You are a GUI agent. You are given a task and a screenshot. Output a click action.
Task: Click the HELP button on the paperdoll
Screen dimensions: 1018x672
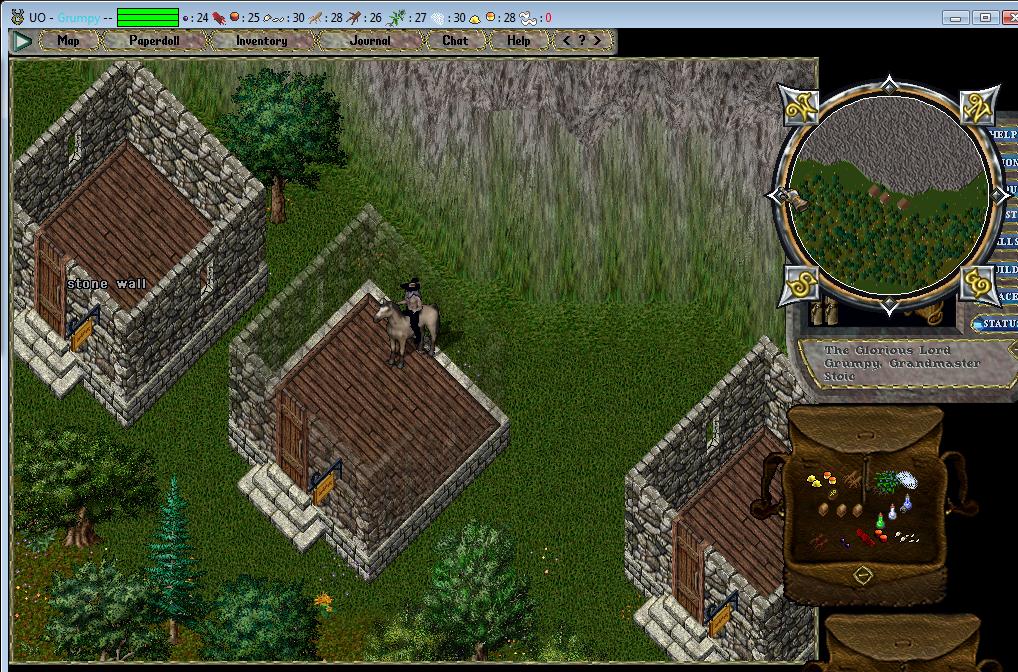pos(1002,135)
